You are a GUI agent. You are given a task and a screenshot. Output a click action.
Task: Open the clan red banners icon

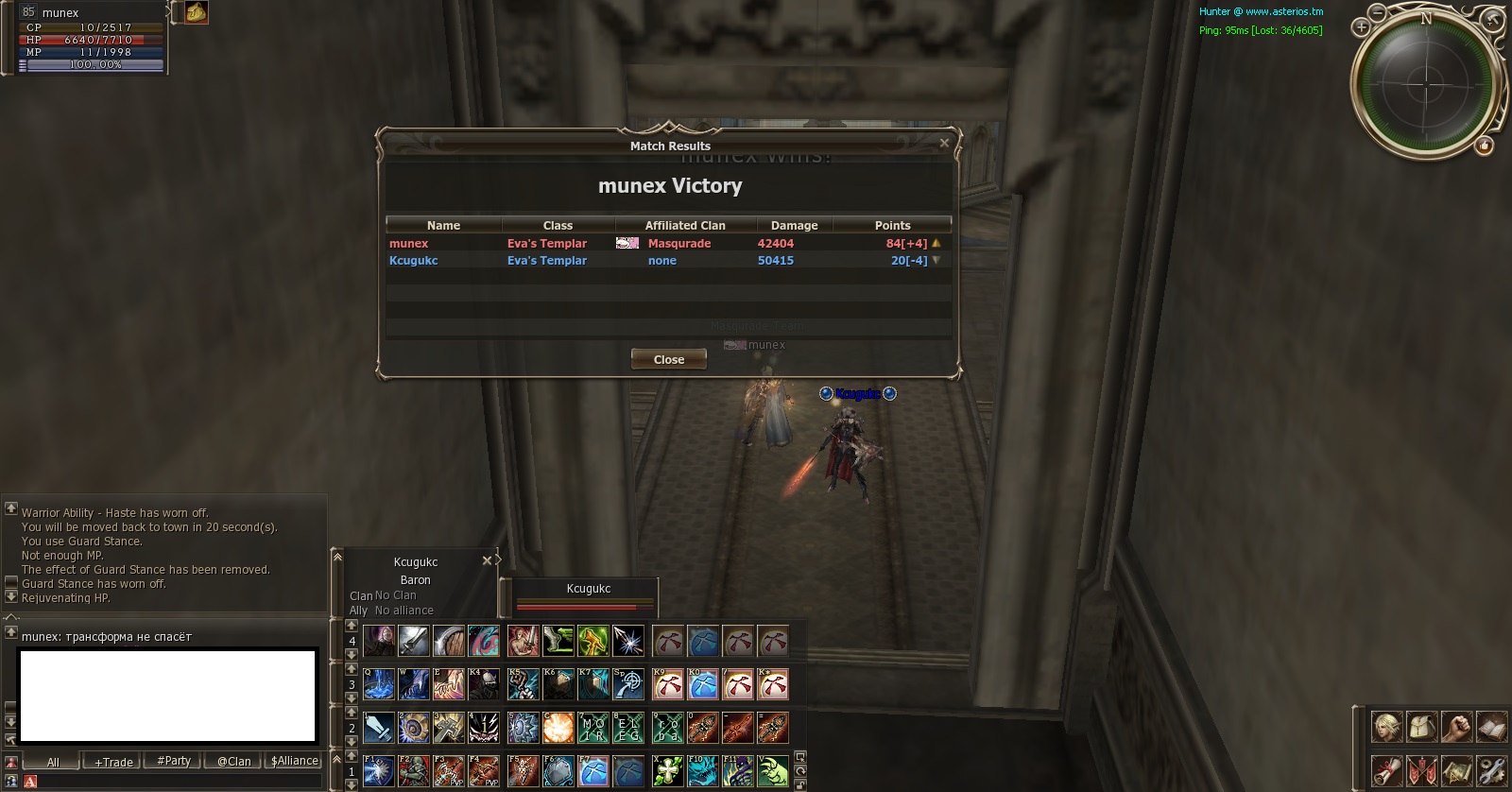click(x=1421, y=770)
